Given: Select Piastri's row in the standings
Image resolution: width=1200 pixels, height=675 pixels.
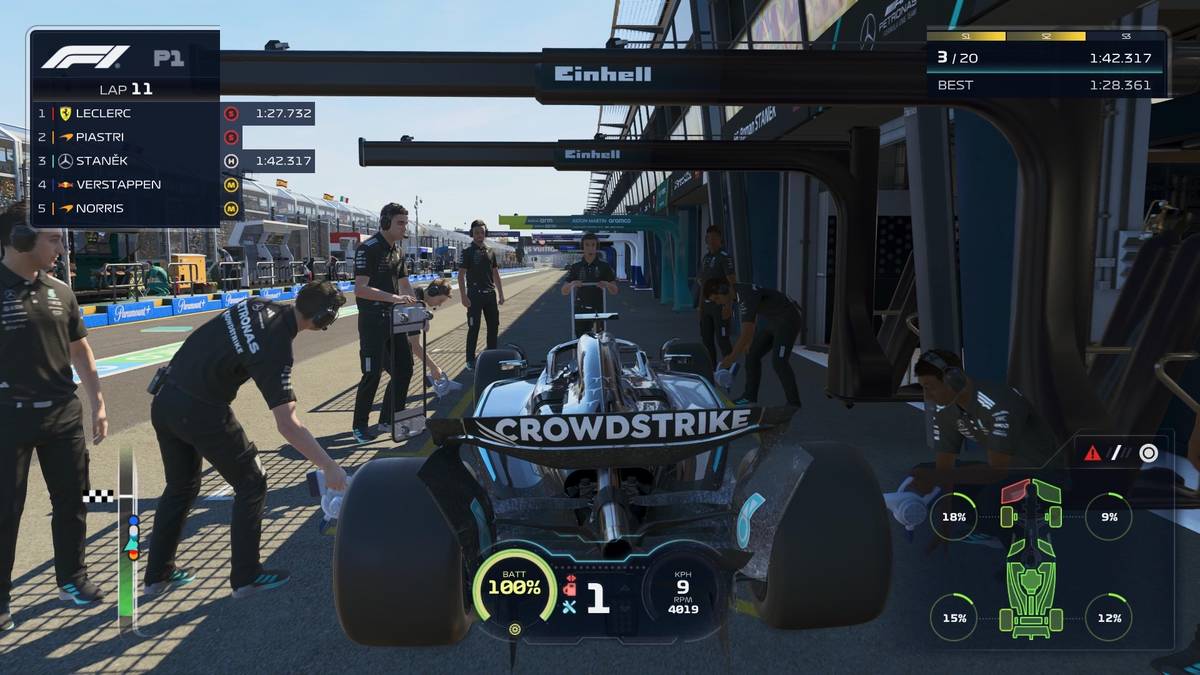Looking at the screenshot, I should [125, 137].
